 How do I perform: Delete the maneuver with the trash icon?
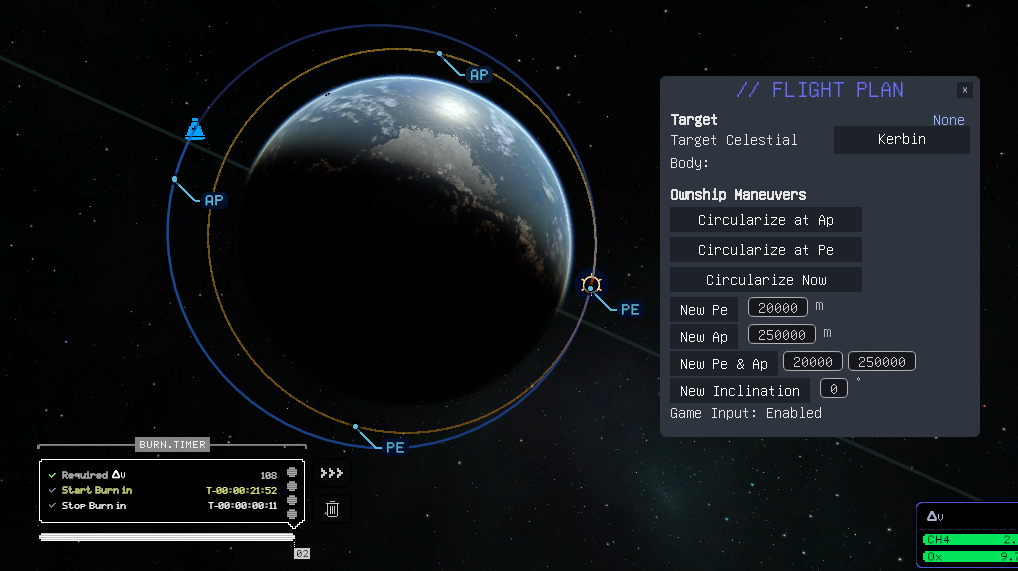point(332,509)
